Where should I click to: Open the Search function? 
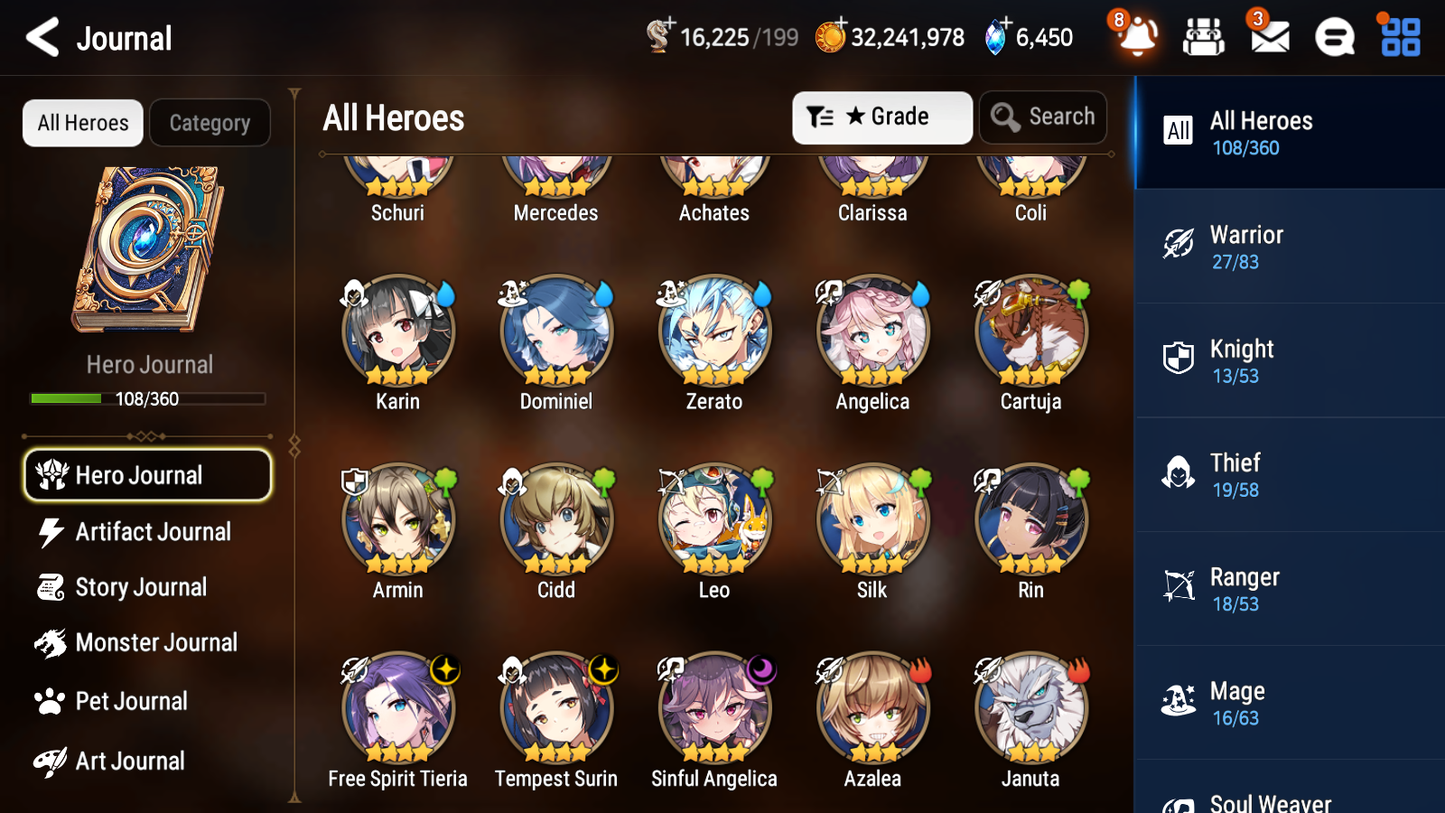tap(1043, 117)
